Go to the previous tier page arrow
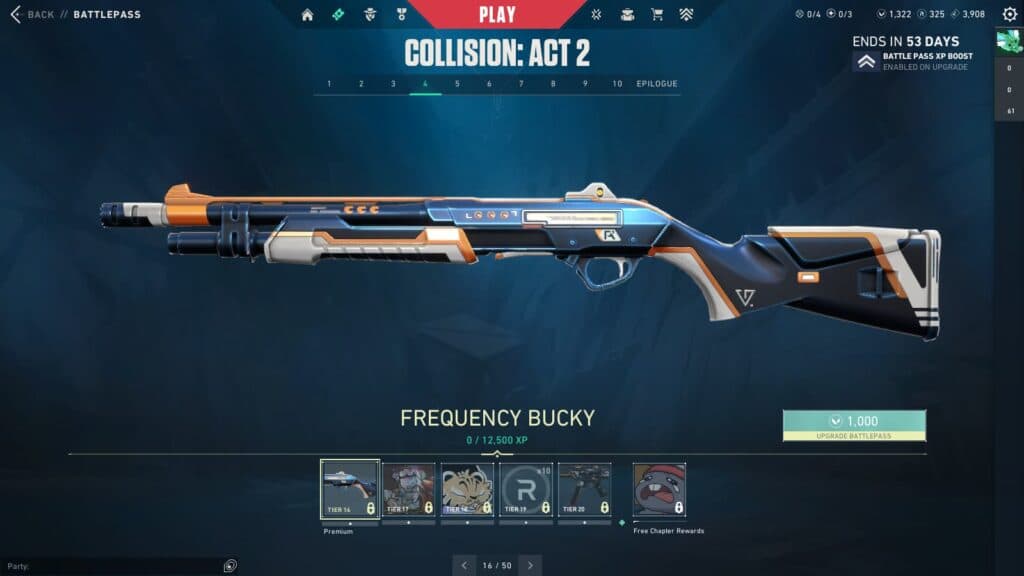Screen dimensions: 1024x576 point(464,565)
